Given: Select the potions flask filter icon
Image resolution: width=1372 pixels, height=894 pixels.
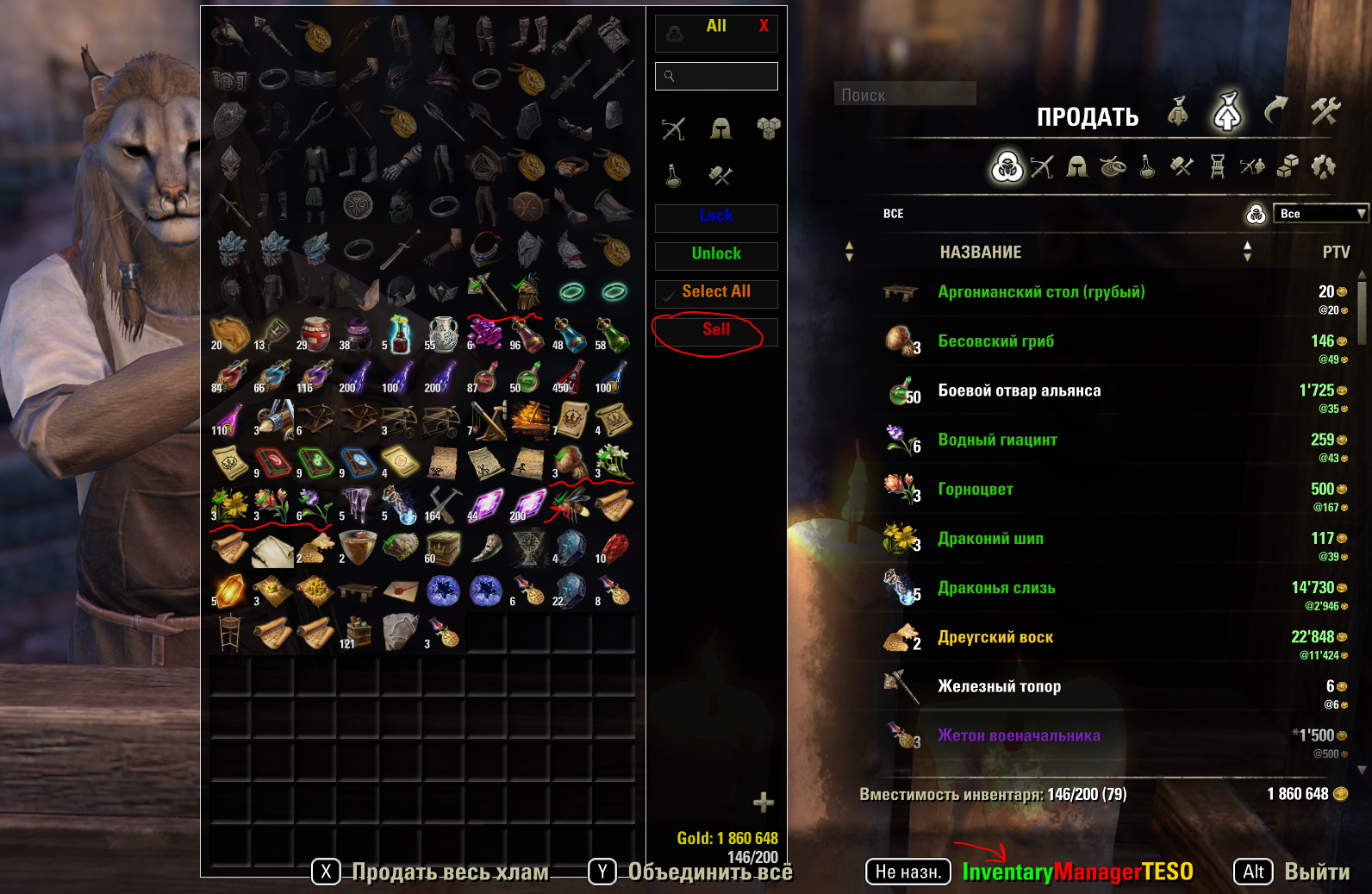Looking at the screenshot, I should 1148,168.
